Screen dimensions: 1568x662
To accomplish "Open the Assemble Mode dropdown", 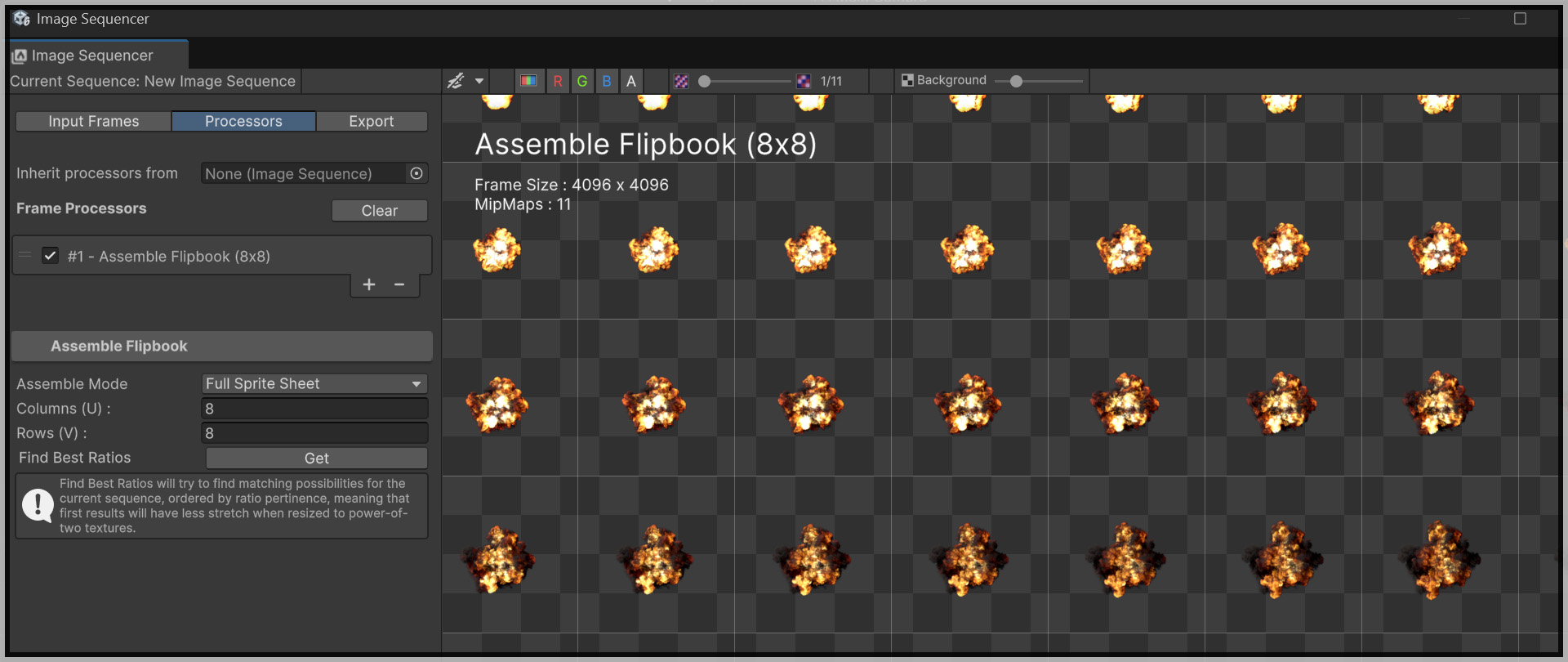I will 314,383.
